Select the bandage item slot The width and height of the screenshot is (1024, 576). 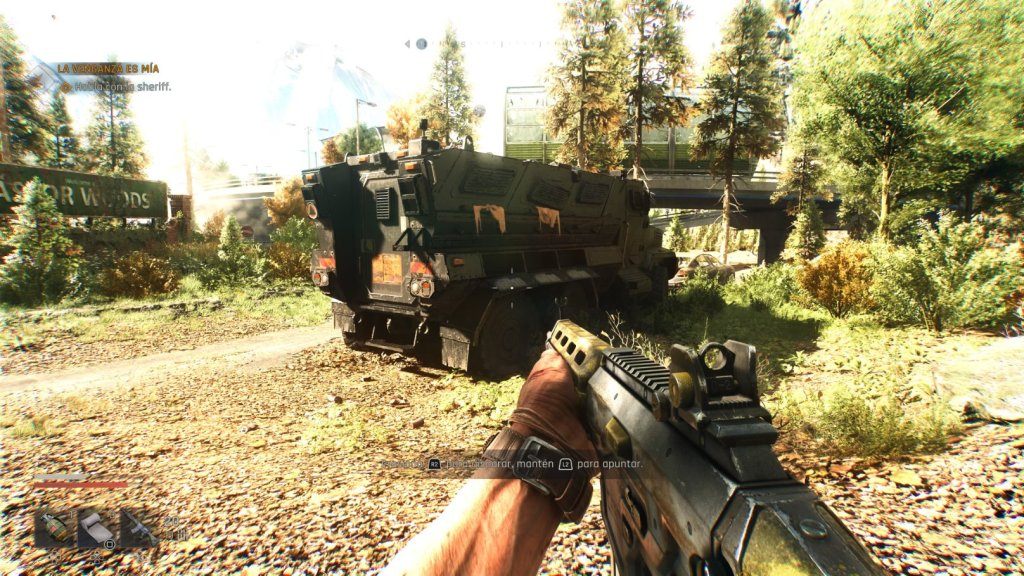(96, 528)
